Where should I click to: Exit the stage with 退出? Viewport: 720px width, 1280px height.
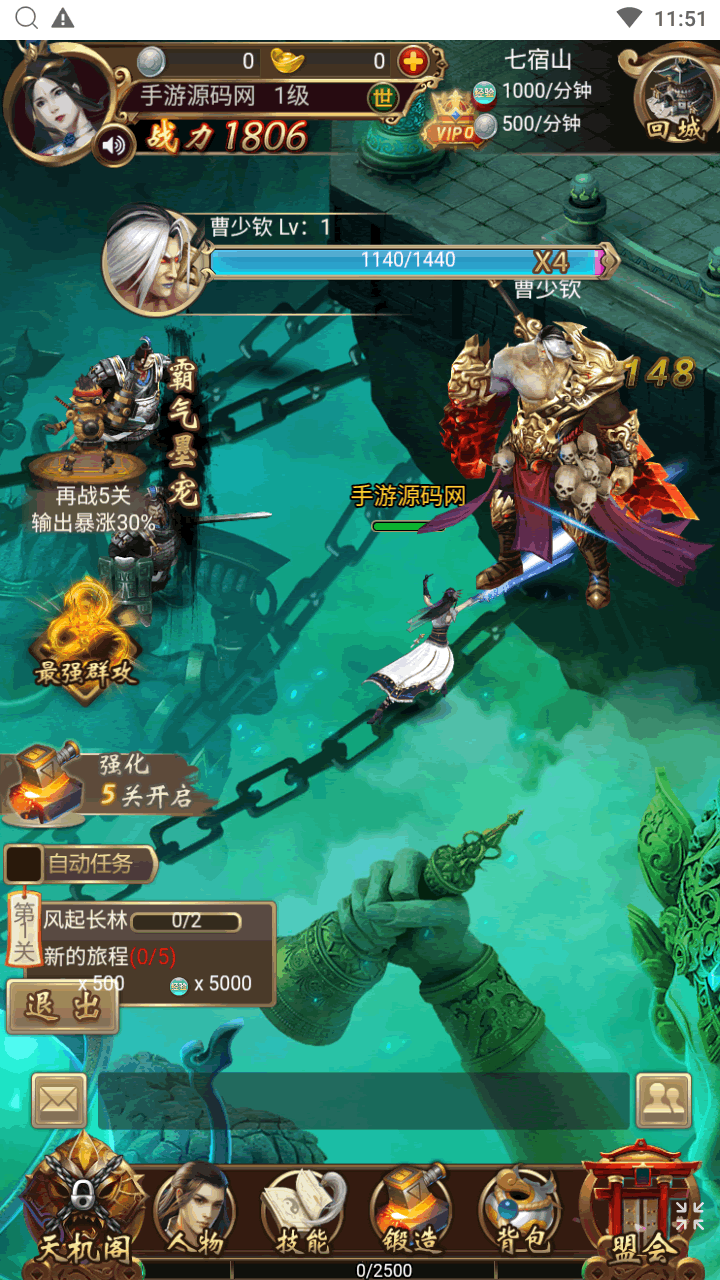tap(62, 1006)
